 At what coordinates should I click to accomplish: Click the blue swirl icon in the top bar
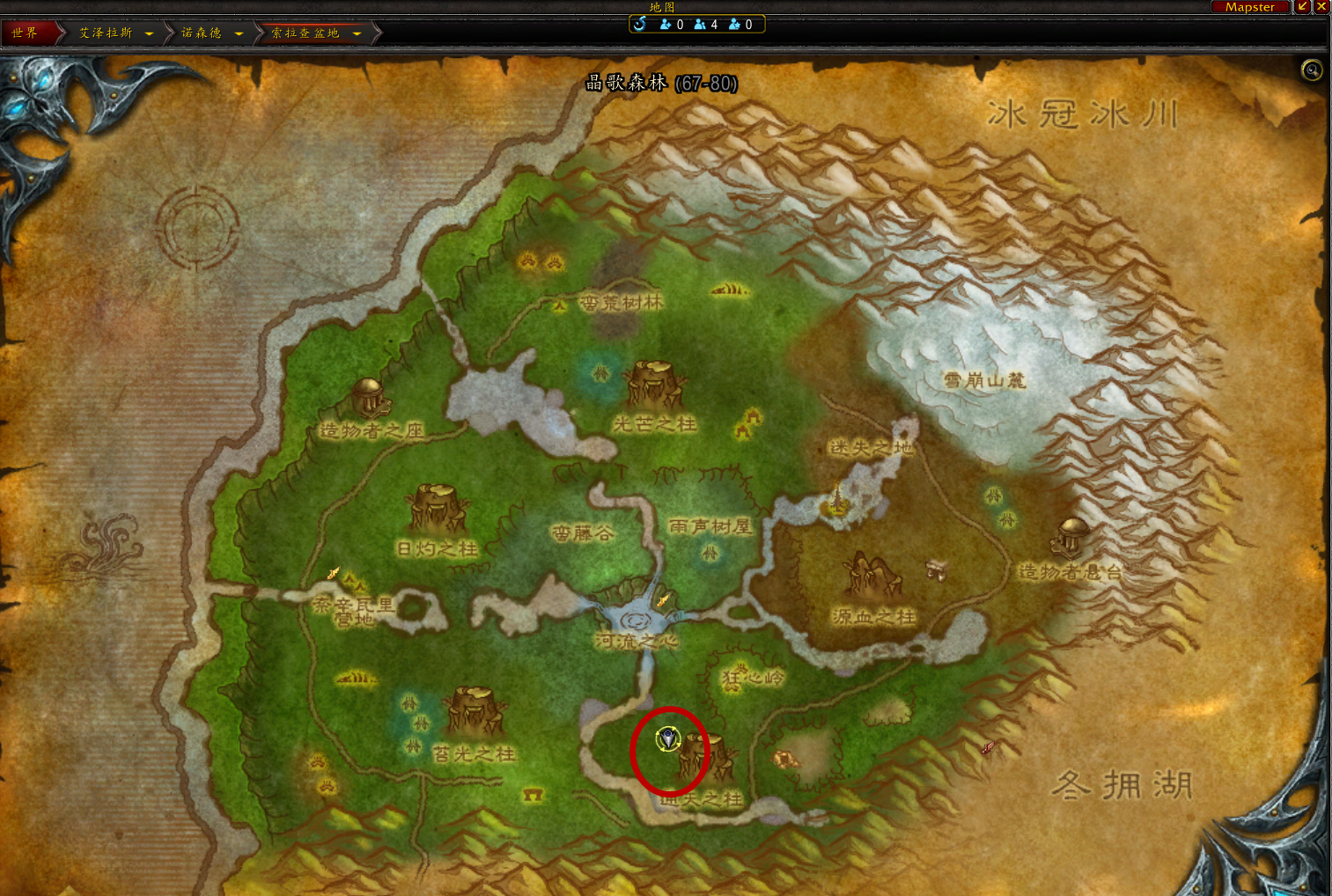(640, 24)
